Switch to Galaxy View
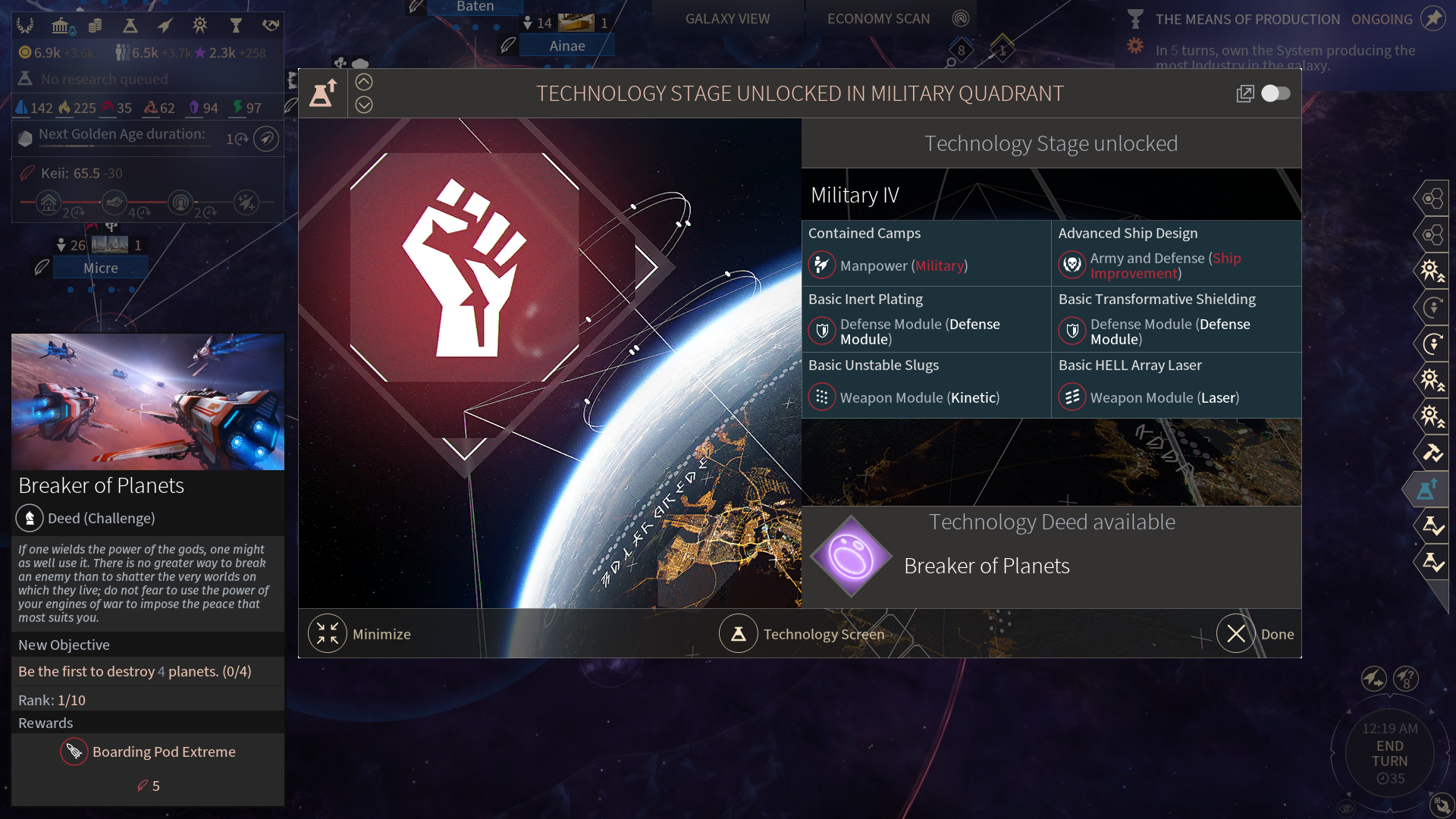The height and width of the screenshot is (819, 1456). click(x=727, y=19)
